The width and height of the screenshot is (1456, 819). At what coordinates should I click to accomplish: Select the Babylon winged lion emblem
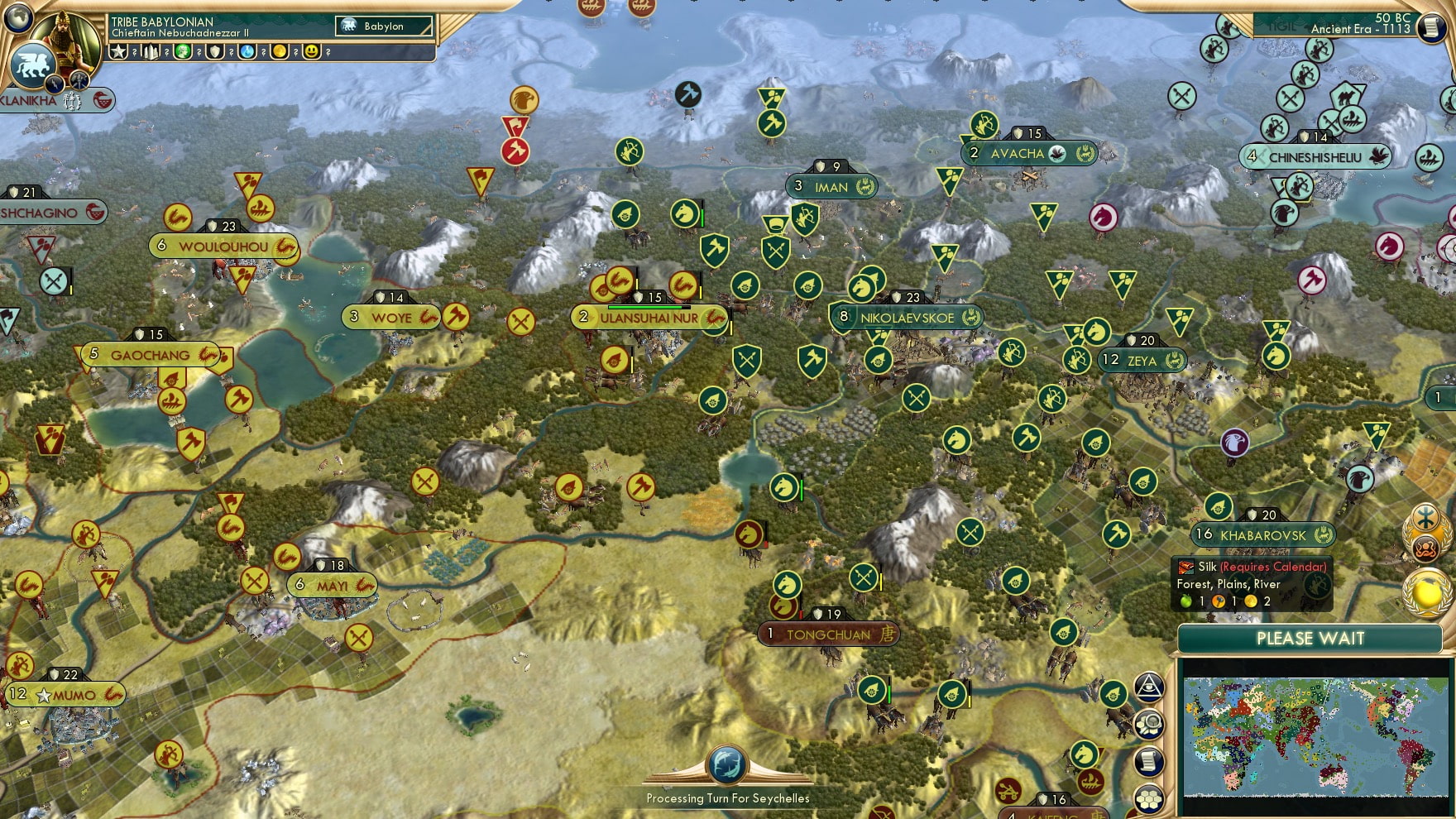tap(33, 63)
